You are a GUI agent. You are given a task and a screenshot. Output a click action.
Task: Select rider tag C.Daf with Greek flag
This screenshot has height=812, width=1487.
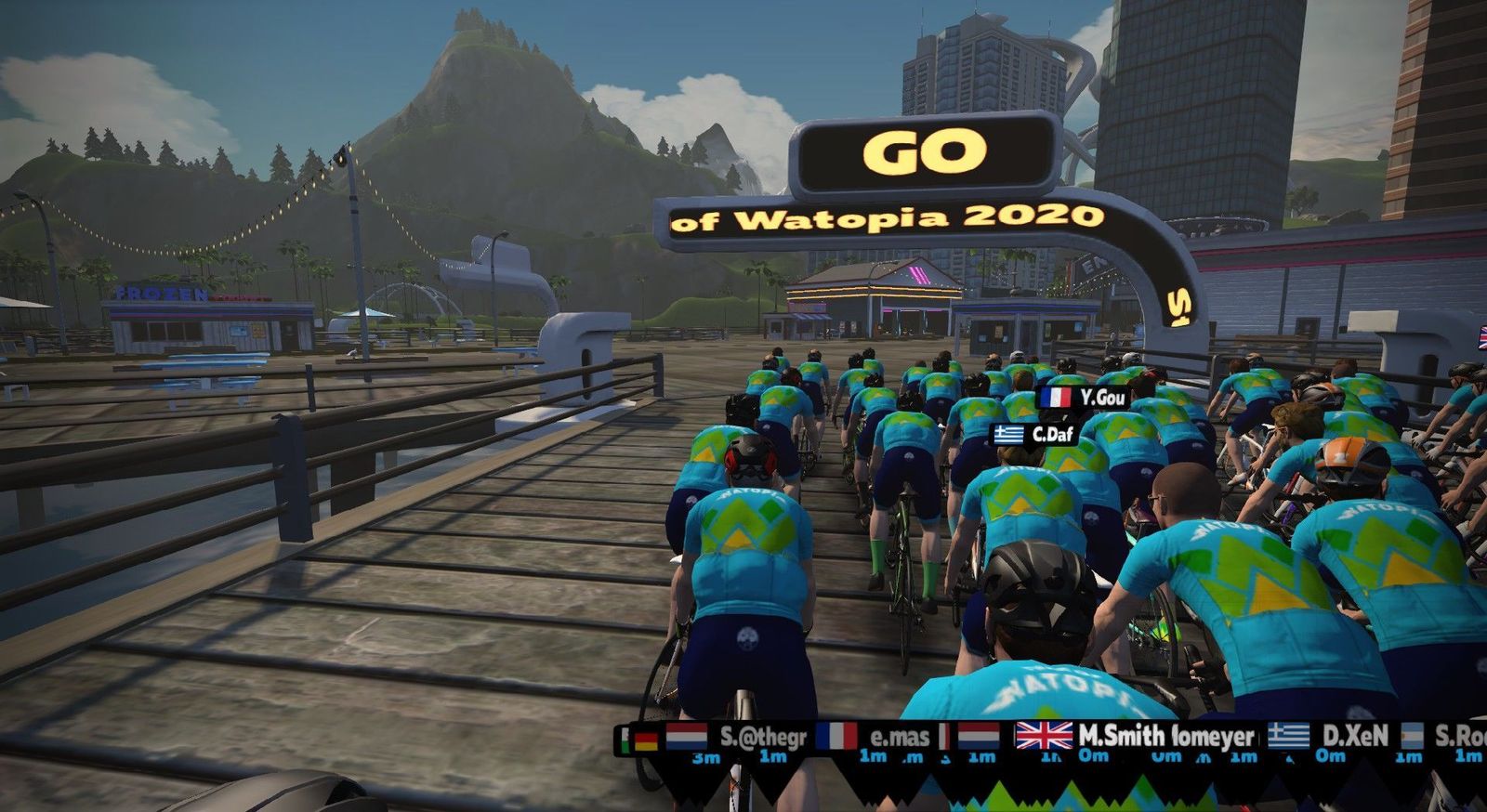click(1035, 434)
